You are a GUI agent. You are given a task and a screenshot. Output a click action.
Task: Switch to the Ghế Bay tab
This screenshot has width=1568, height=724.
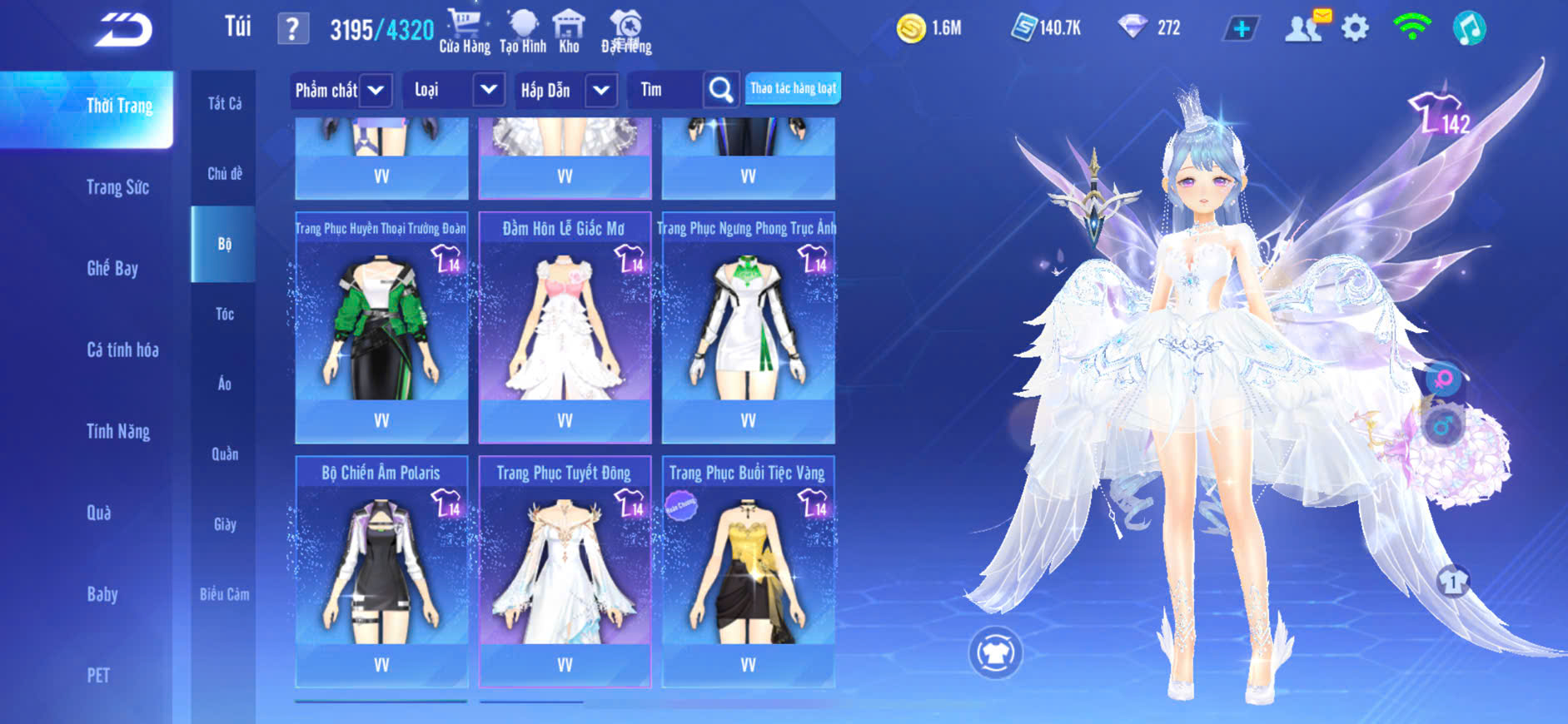pyautogui.click(x=112, y=268)
